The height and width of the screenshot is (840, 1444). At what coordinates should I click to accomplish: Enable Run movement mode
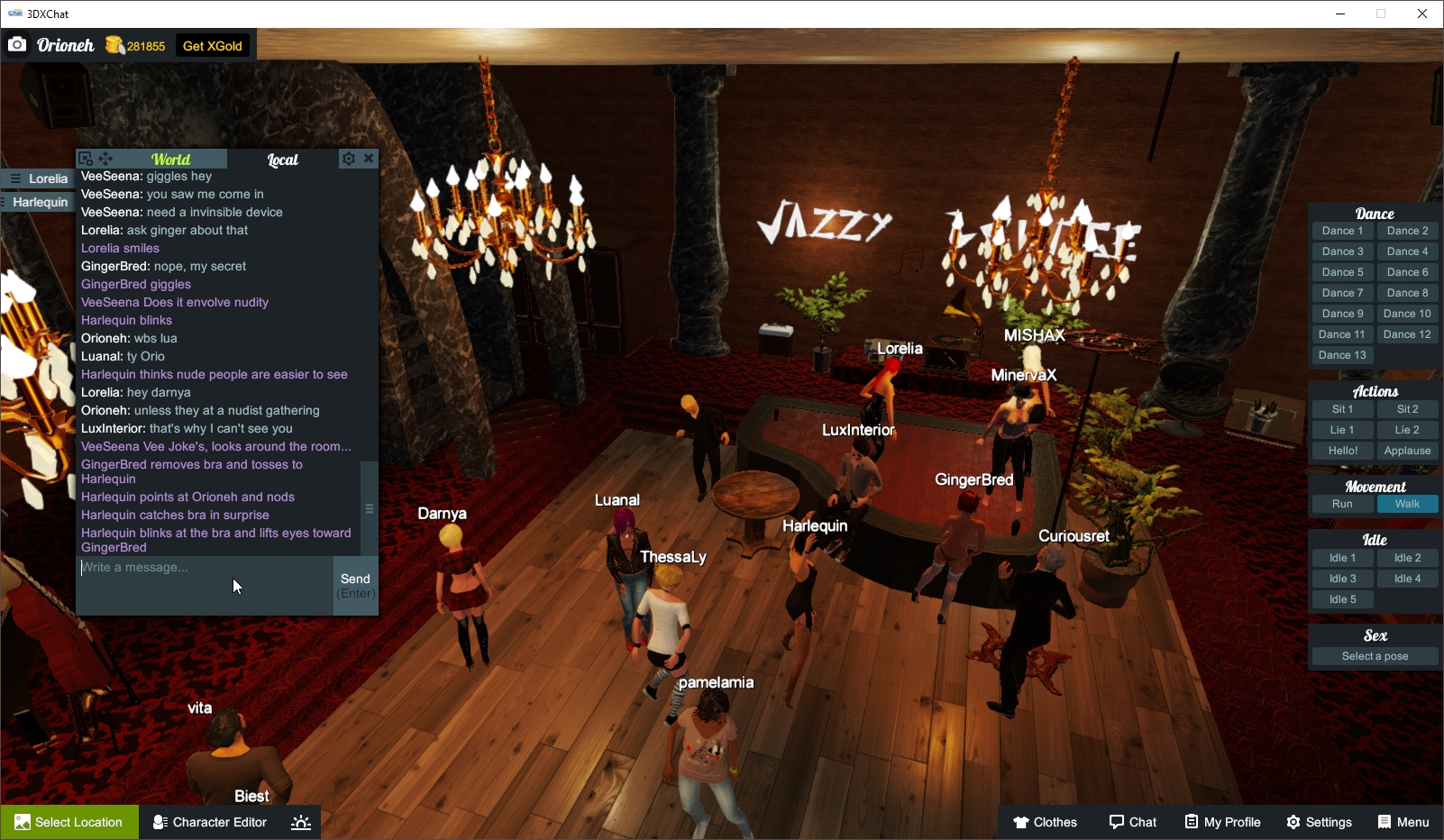[x=1342, y=504]
